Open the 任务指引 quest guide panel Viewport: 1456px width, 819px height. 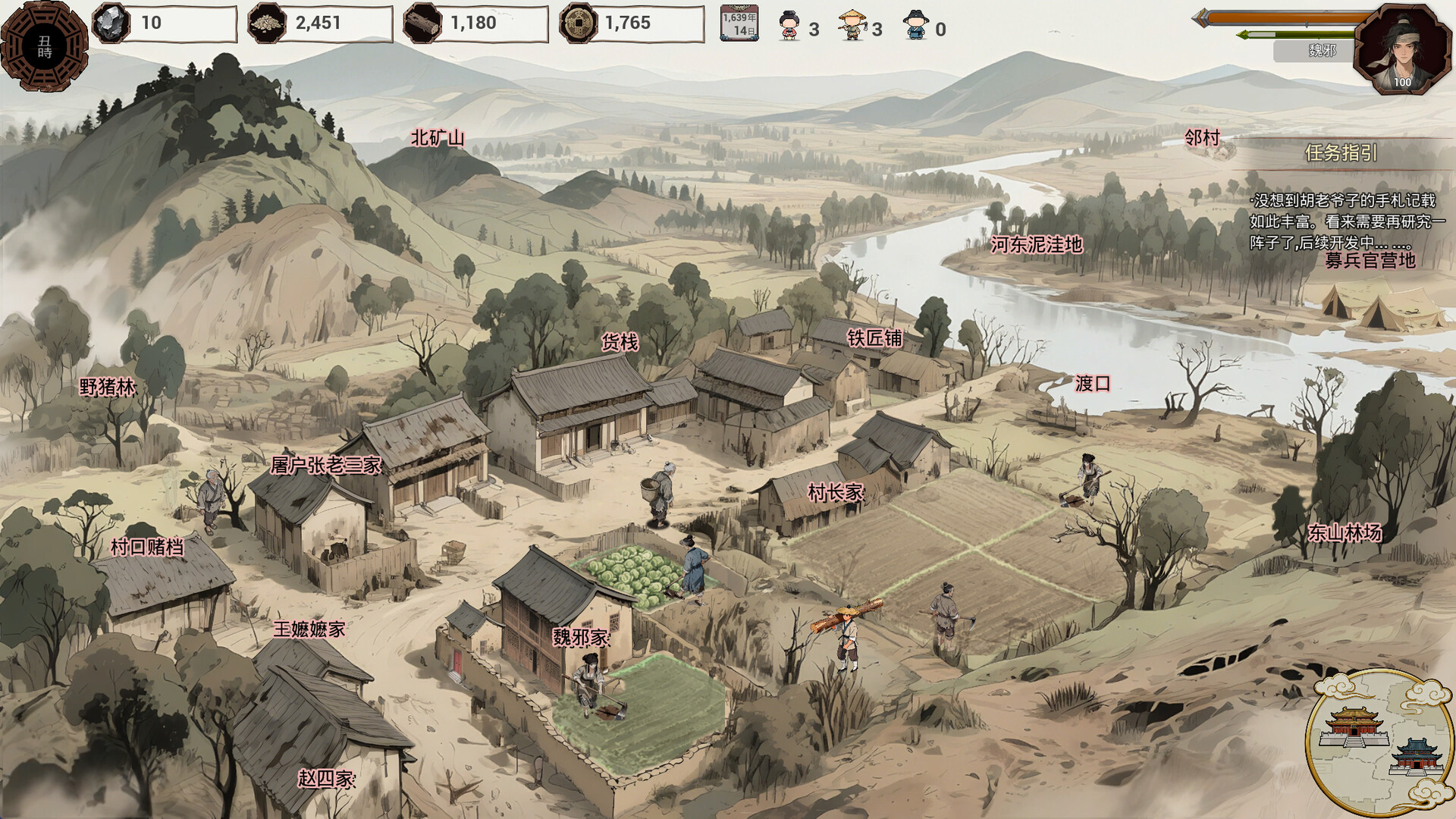tap(1341, 153)
